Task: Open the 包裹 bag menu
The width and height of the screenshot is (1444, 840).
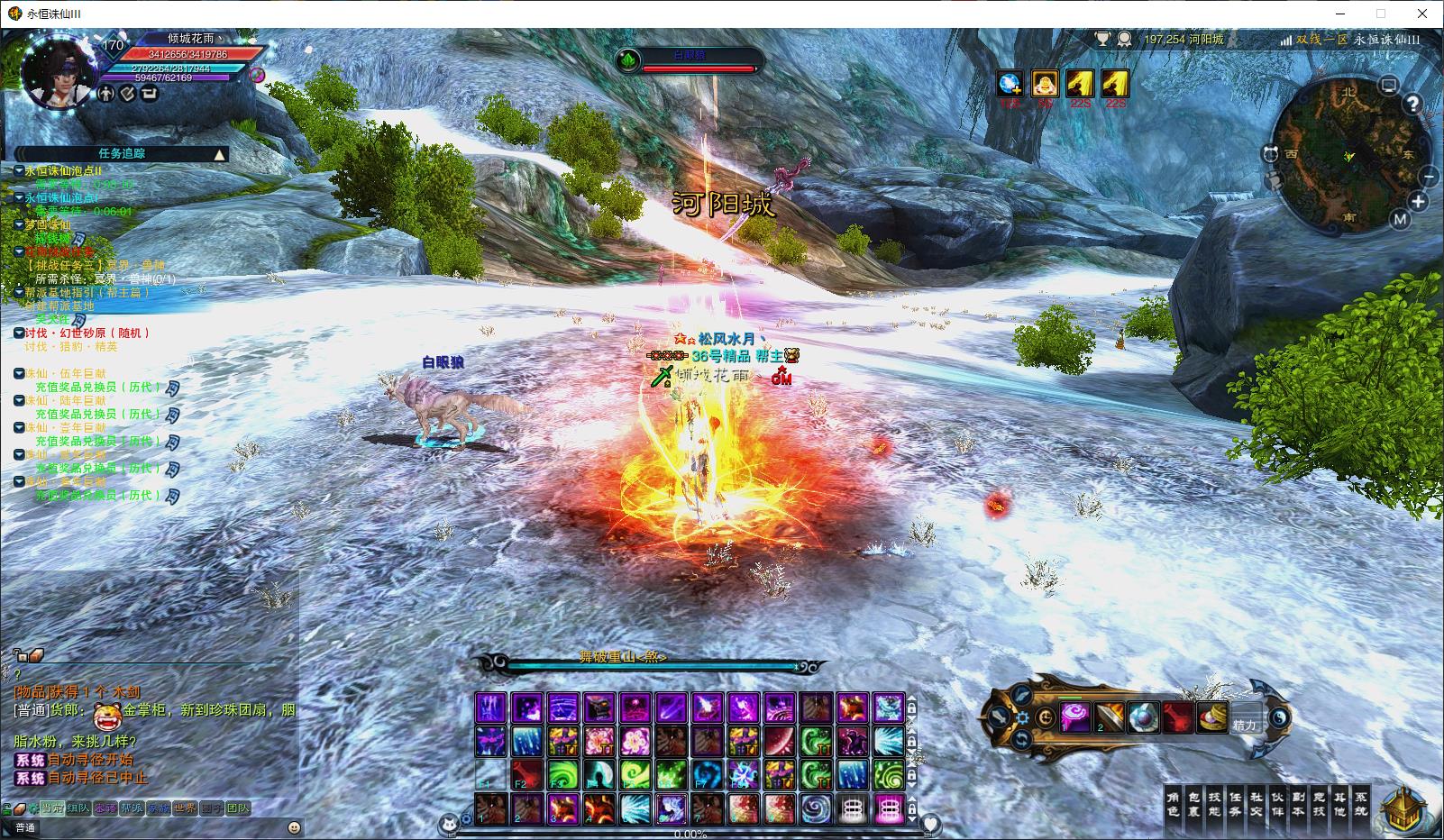Action: tap(1194, 804)
